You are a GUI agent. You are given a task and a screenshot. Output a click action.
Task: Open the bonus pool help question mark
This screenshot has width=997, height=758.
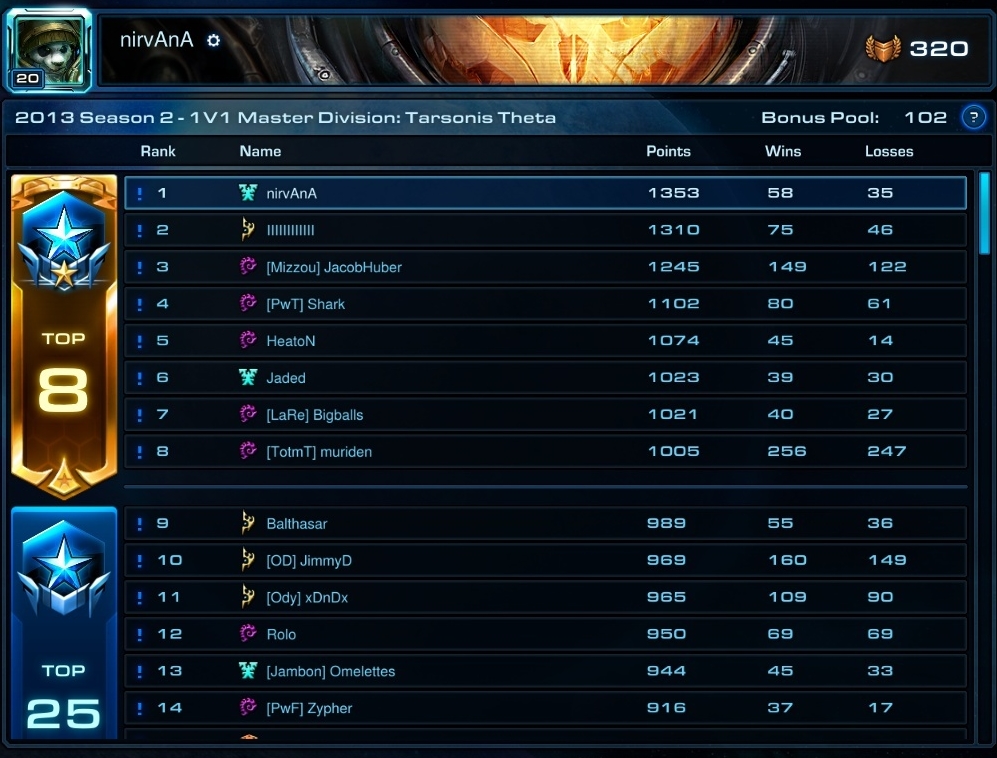(972, 118)
